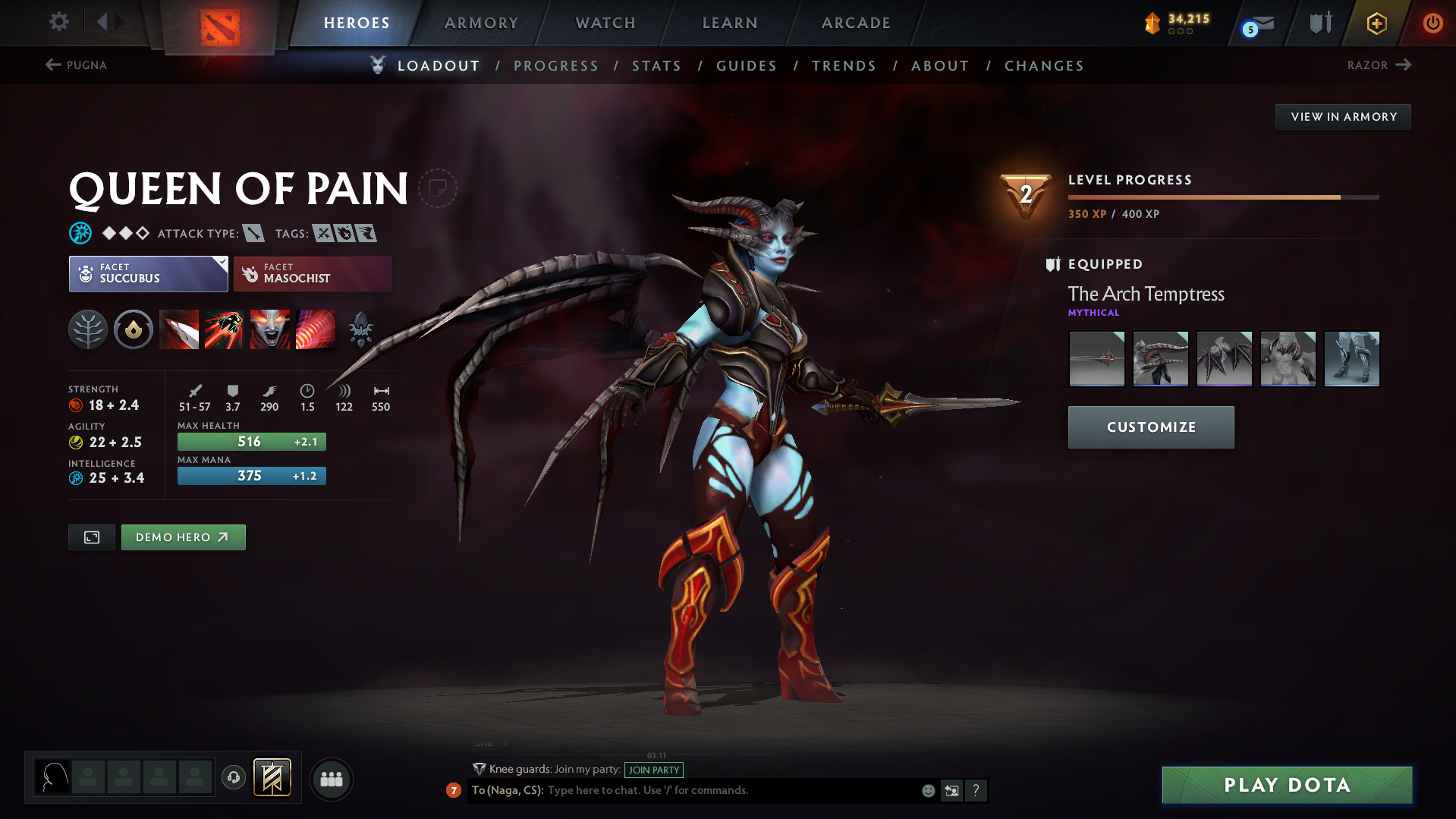The height and width of the screenshot is (819, 1456).
Task: Click the Scream of Pain ability icon
Action: point(270,329)
